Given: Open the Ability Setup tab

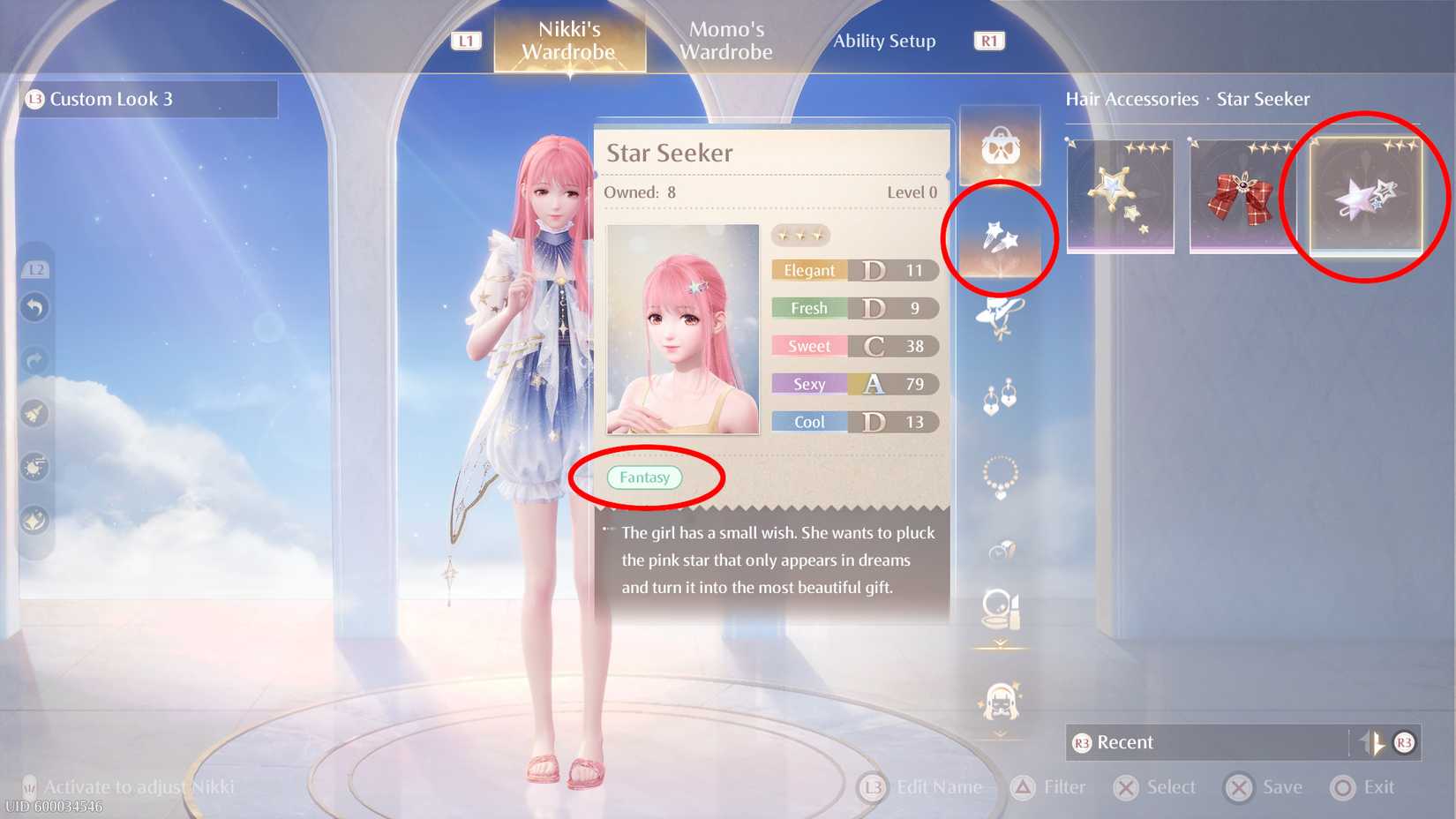Looking at the screenshot, I should [885, 40].
